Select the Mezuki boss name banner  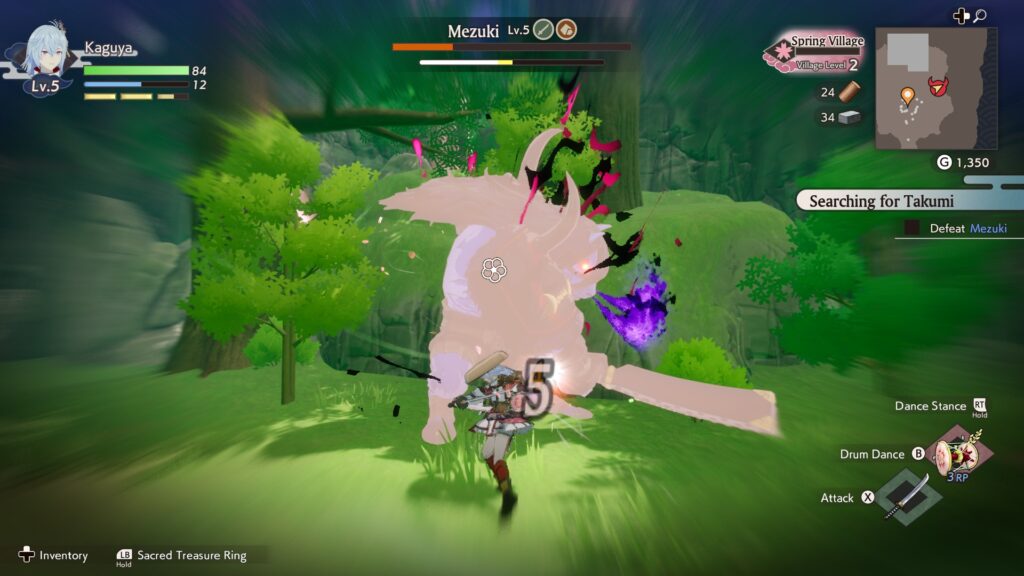click(x=473, y=31)
